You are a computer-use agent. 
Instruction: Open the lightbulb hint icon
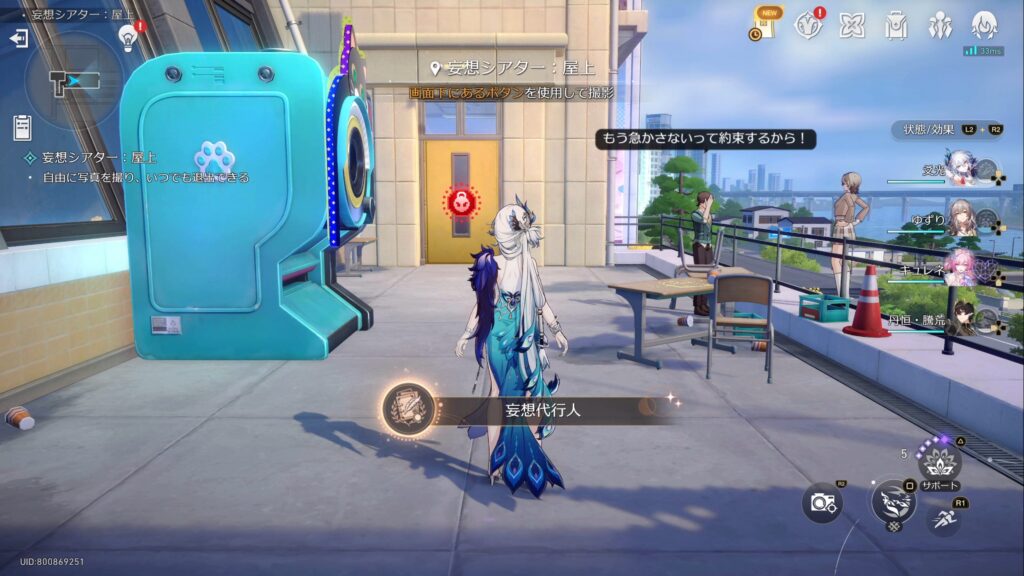coord(128,37)
